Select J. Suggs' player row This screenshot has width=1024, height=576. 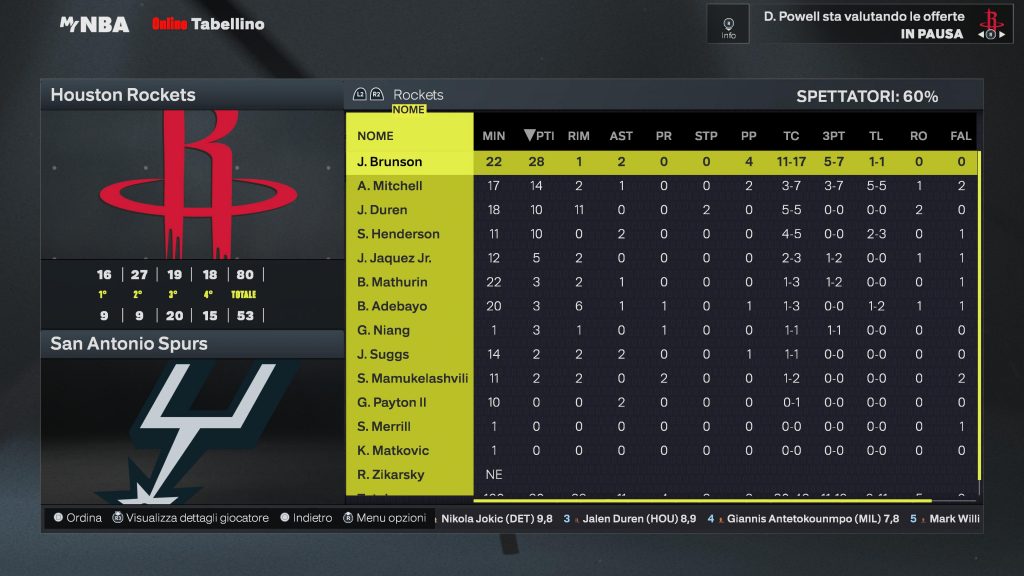coord(384,354)
